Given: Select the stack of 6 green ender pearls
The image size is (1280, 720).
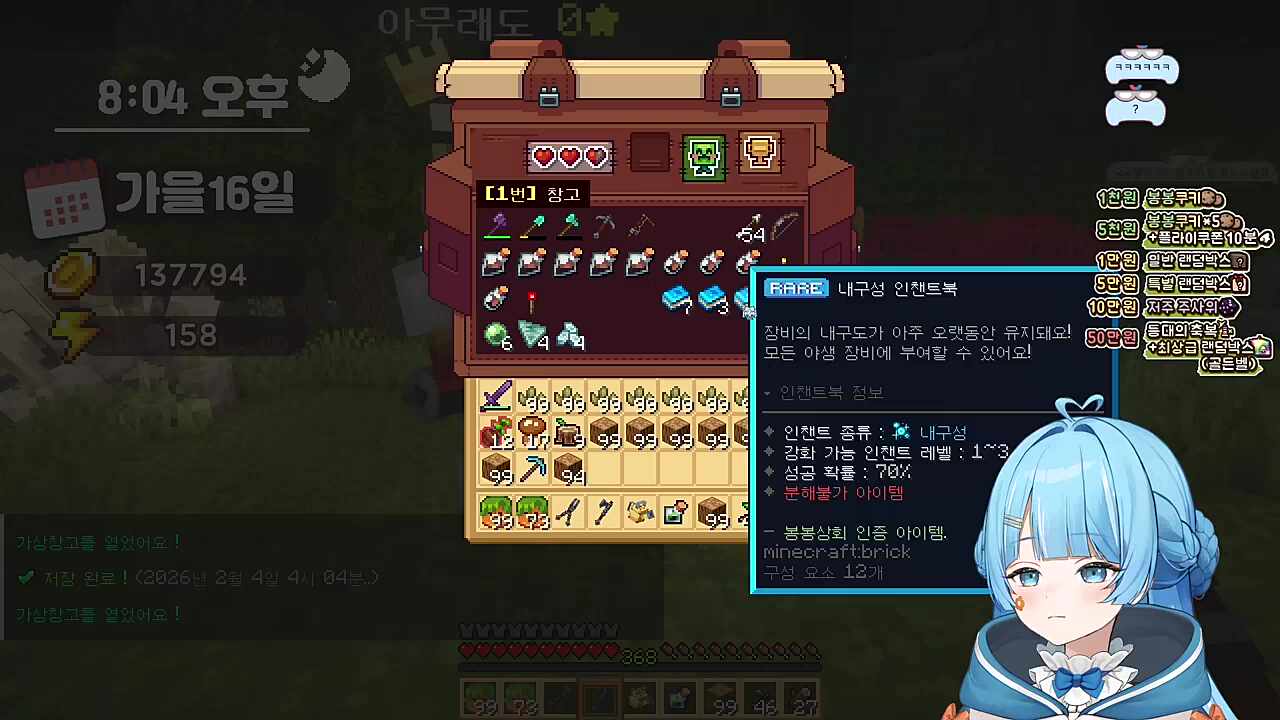Looking at the screenshot, I should point(495,334).
